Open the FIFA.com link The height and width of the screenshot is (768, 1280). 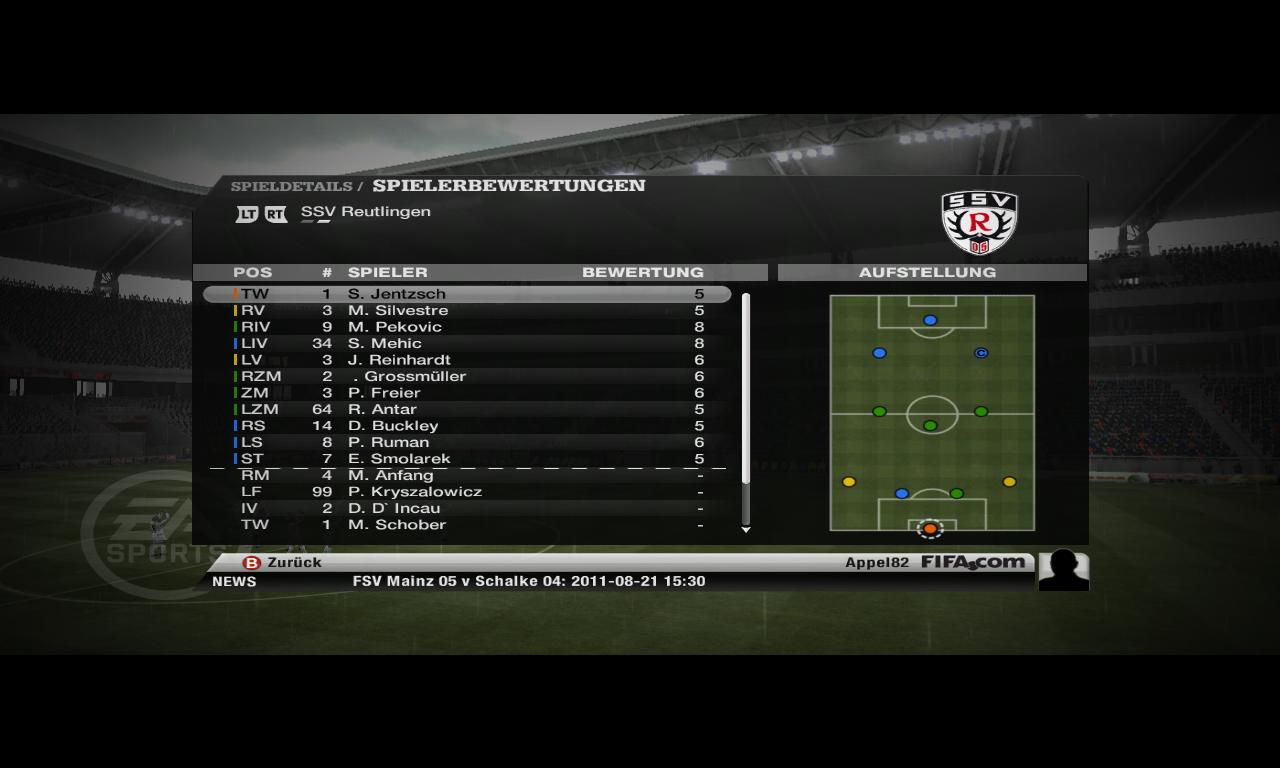[972, 562]
